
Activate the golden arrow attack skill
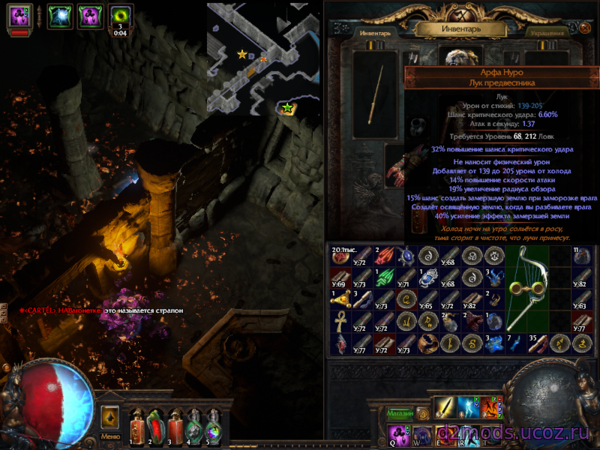point(442,409)
